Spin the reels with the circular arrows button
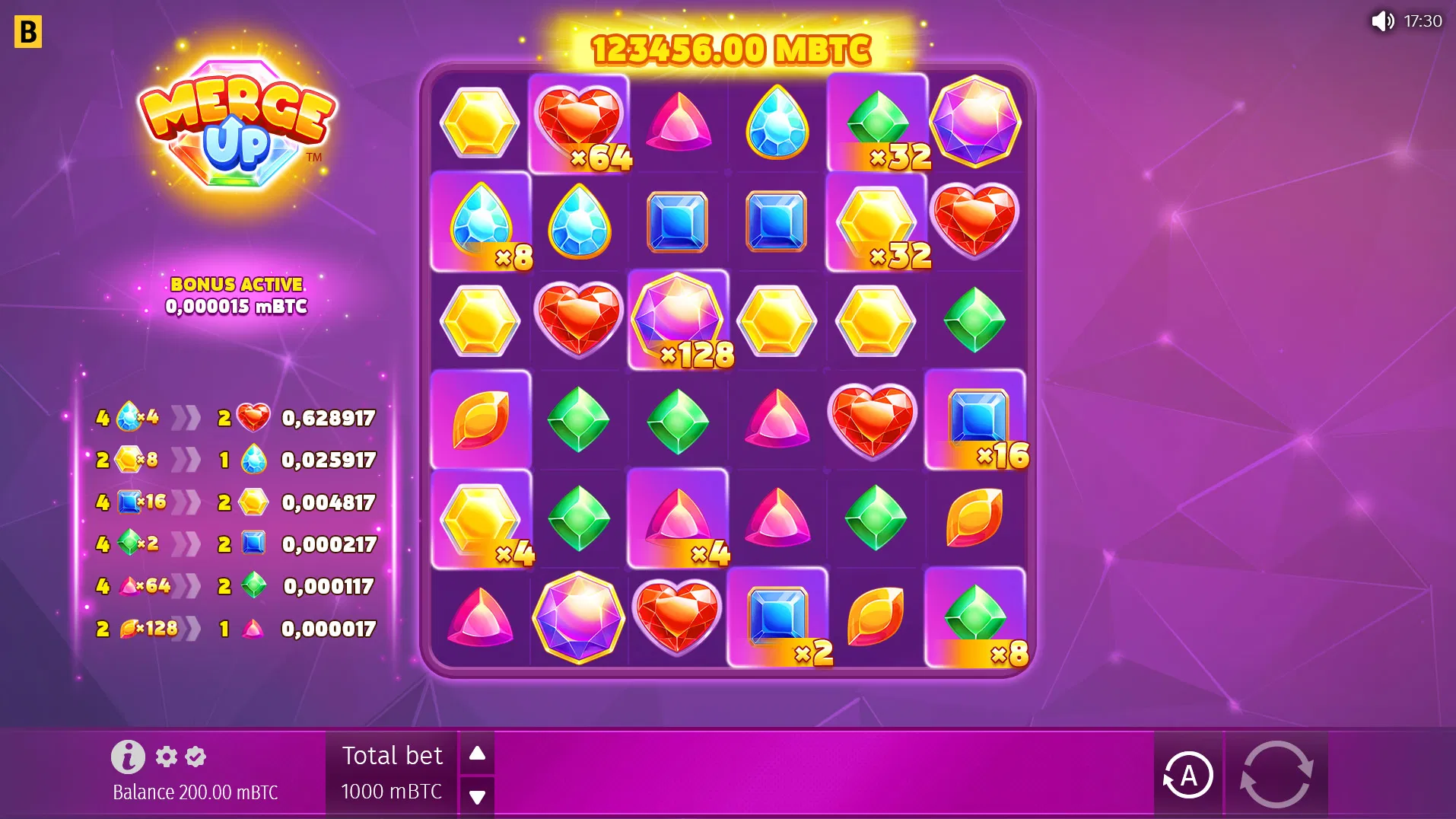The width and height of the screenshot is (1456, 819). (1276, 774)
